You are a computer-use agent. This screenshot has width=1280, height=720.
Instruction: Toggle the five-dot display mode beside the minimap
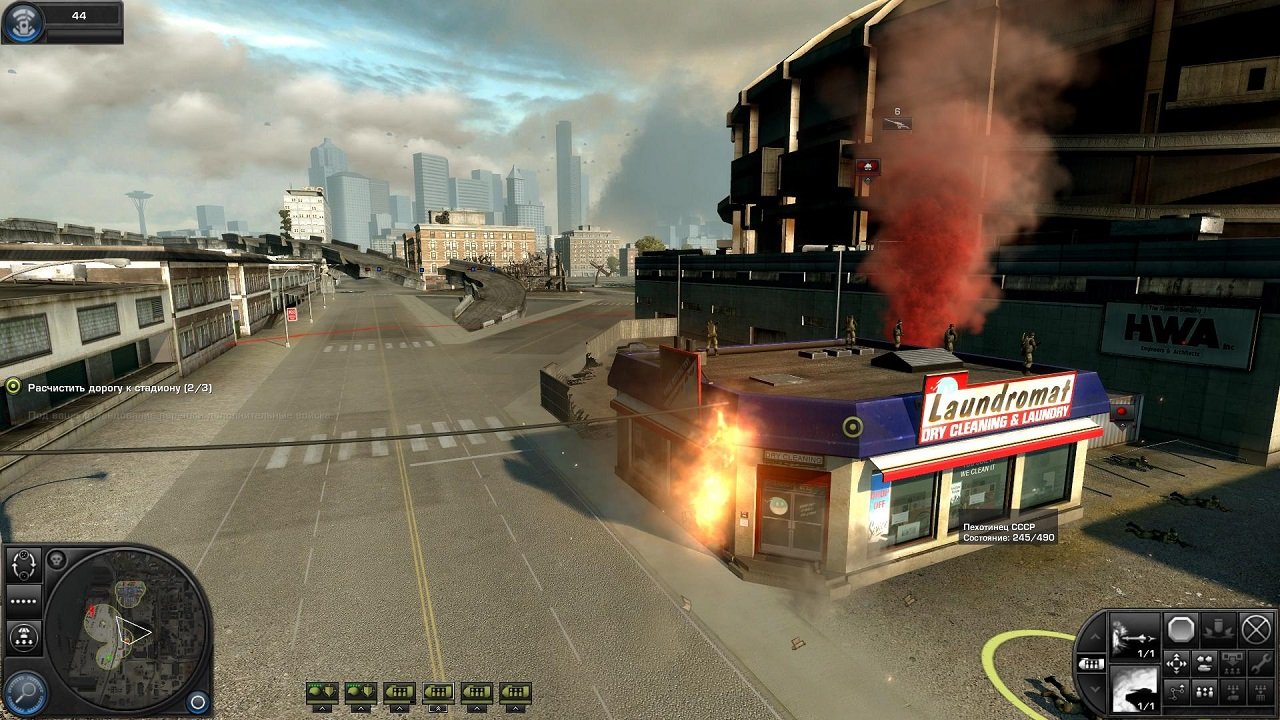(x=24, y=600)
